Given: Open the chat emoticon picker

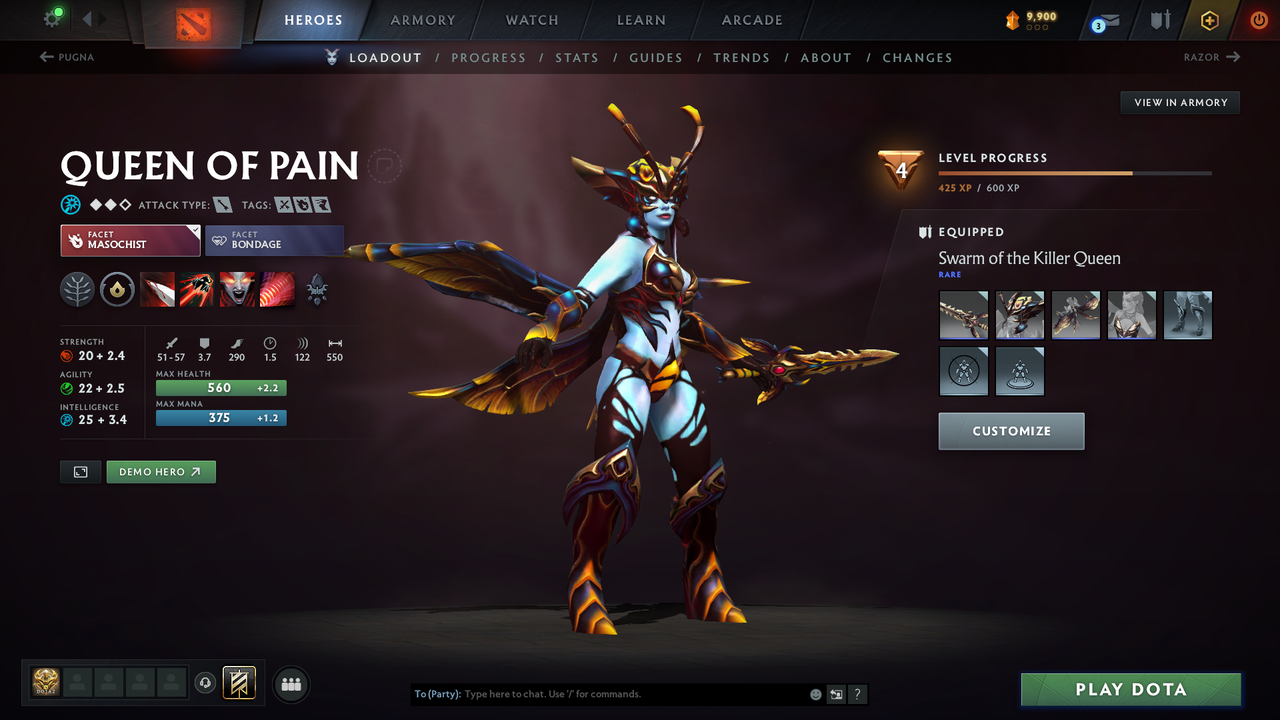Looking at the screenshot, I should pyautogui.click(x=815, y=694).
